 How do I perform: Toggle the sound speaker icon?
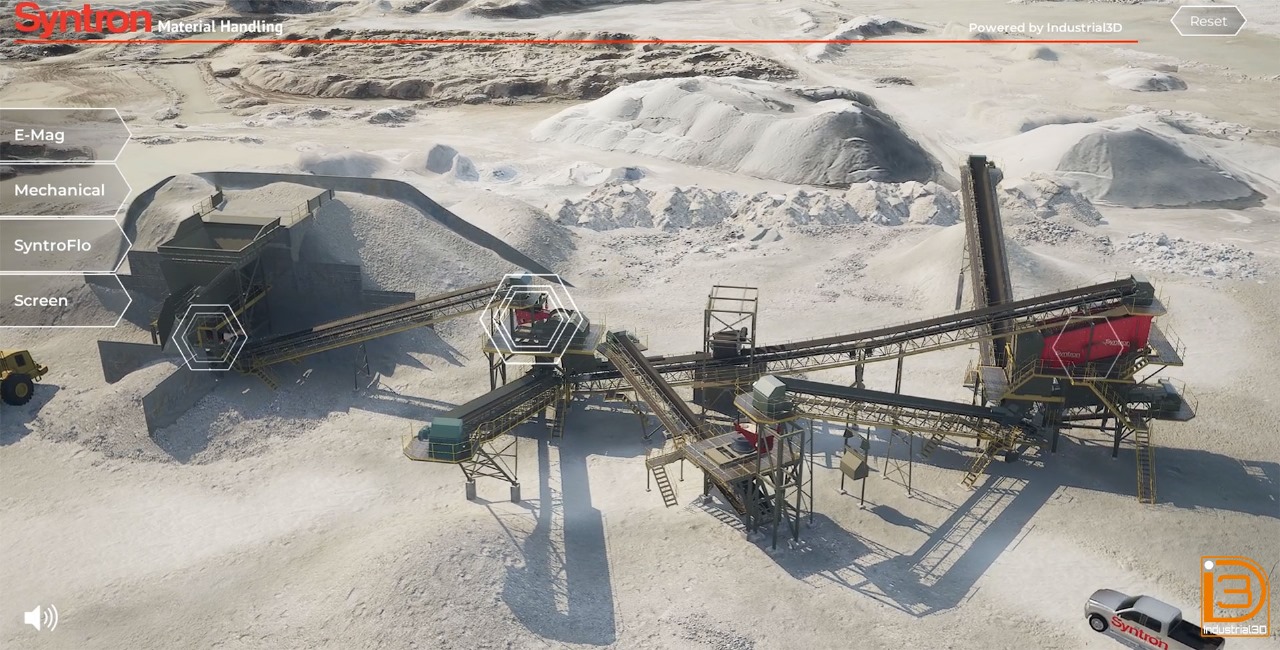tap(40, 617)
